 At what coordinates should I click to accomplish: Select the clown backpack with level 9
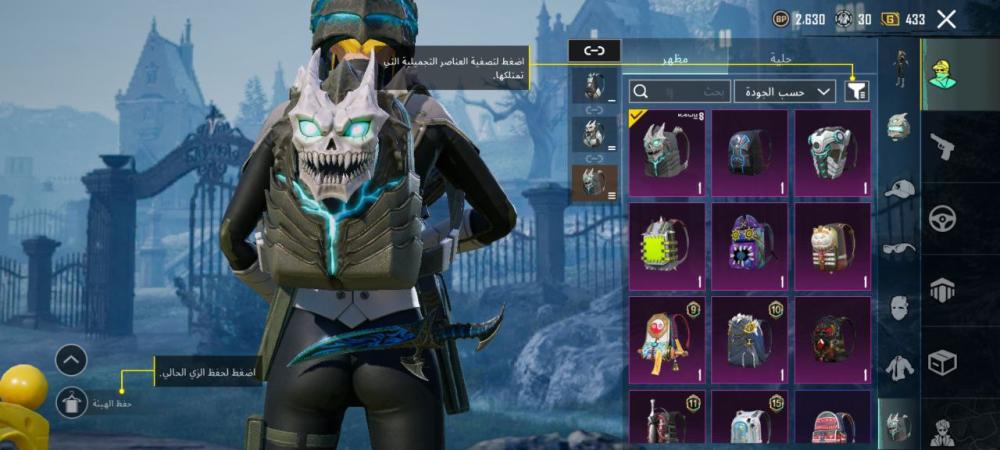666,339
